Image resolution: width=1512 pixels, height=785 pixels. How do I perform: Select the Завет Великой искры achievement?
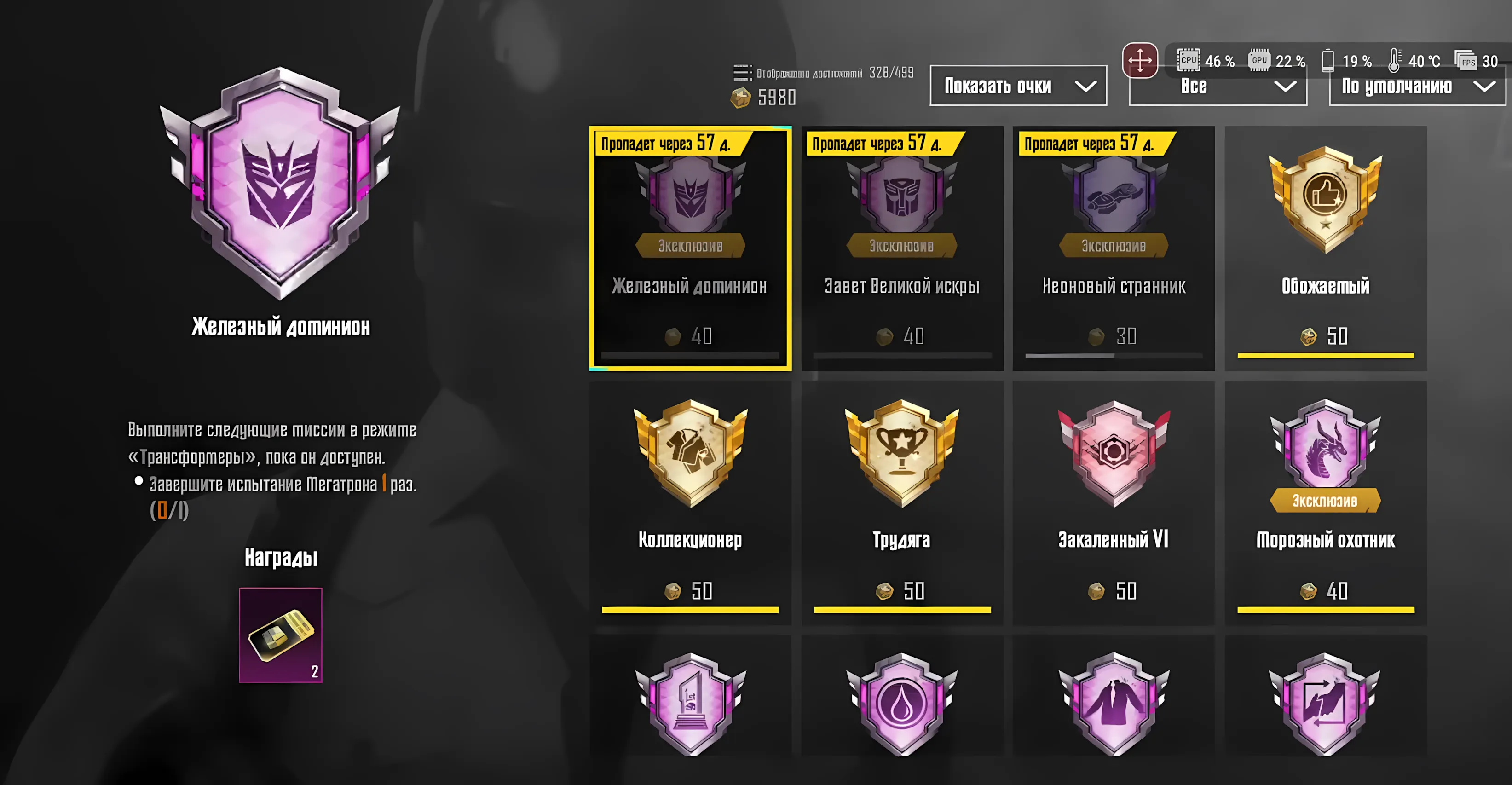[x=901, y=248]
